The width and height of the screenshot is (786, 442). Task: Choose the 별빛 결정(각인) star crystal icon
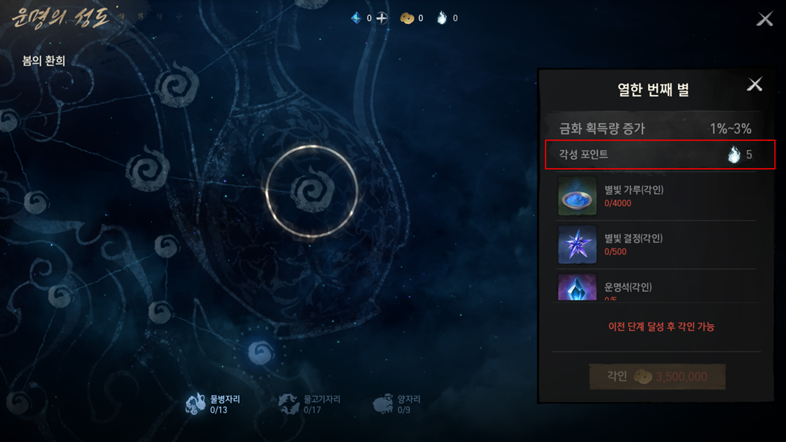(x=577, y=245)
